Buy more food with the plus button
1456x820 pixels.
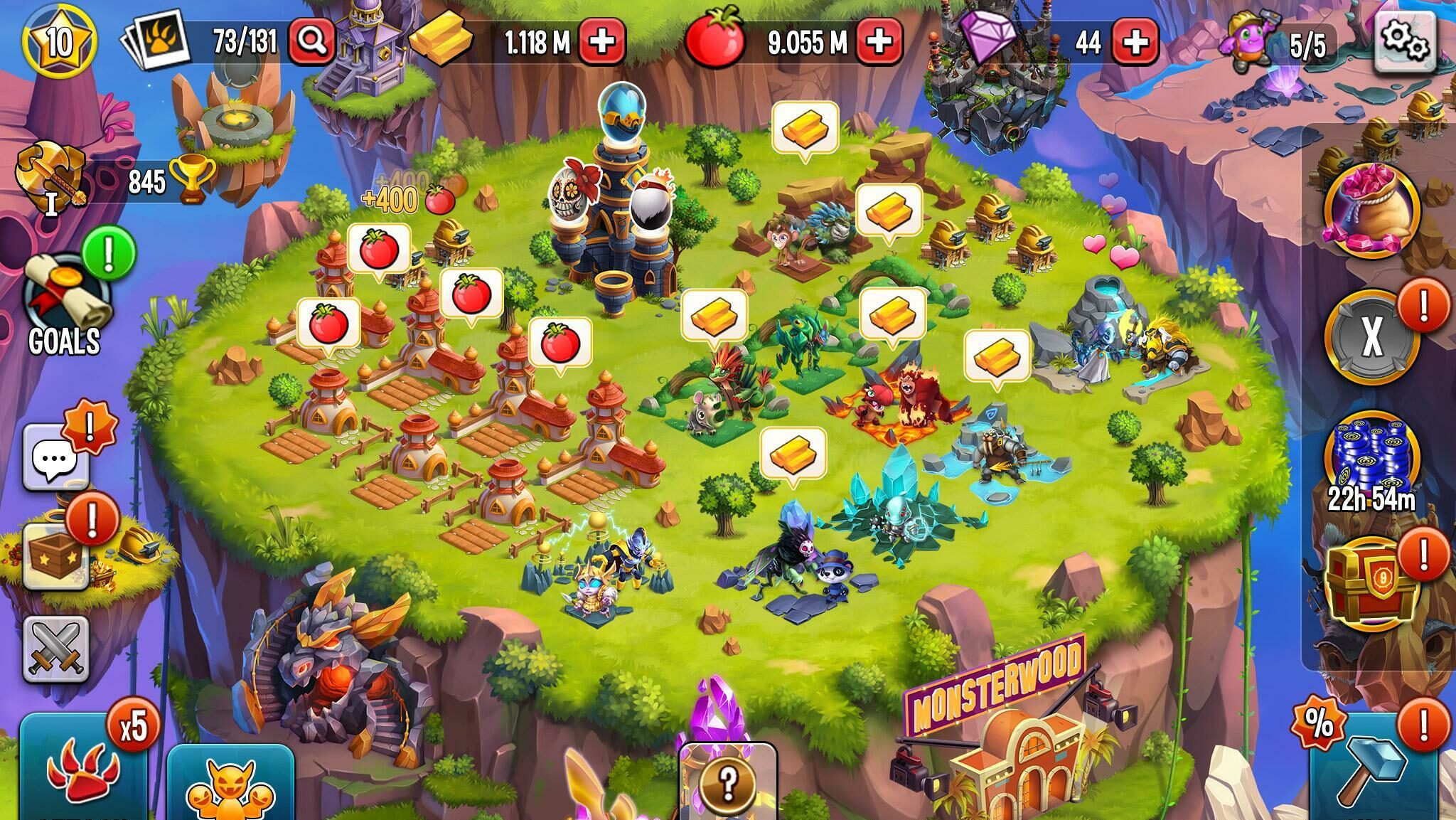pos(879,41)
